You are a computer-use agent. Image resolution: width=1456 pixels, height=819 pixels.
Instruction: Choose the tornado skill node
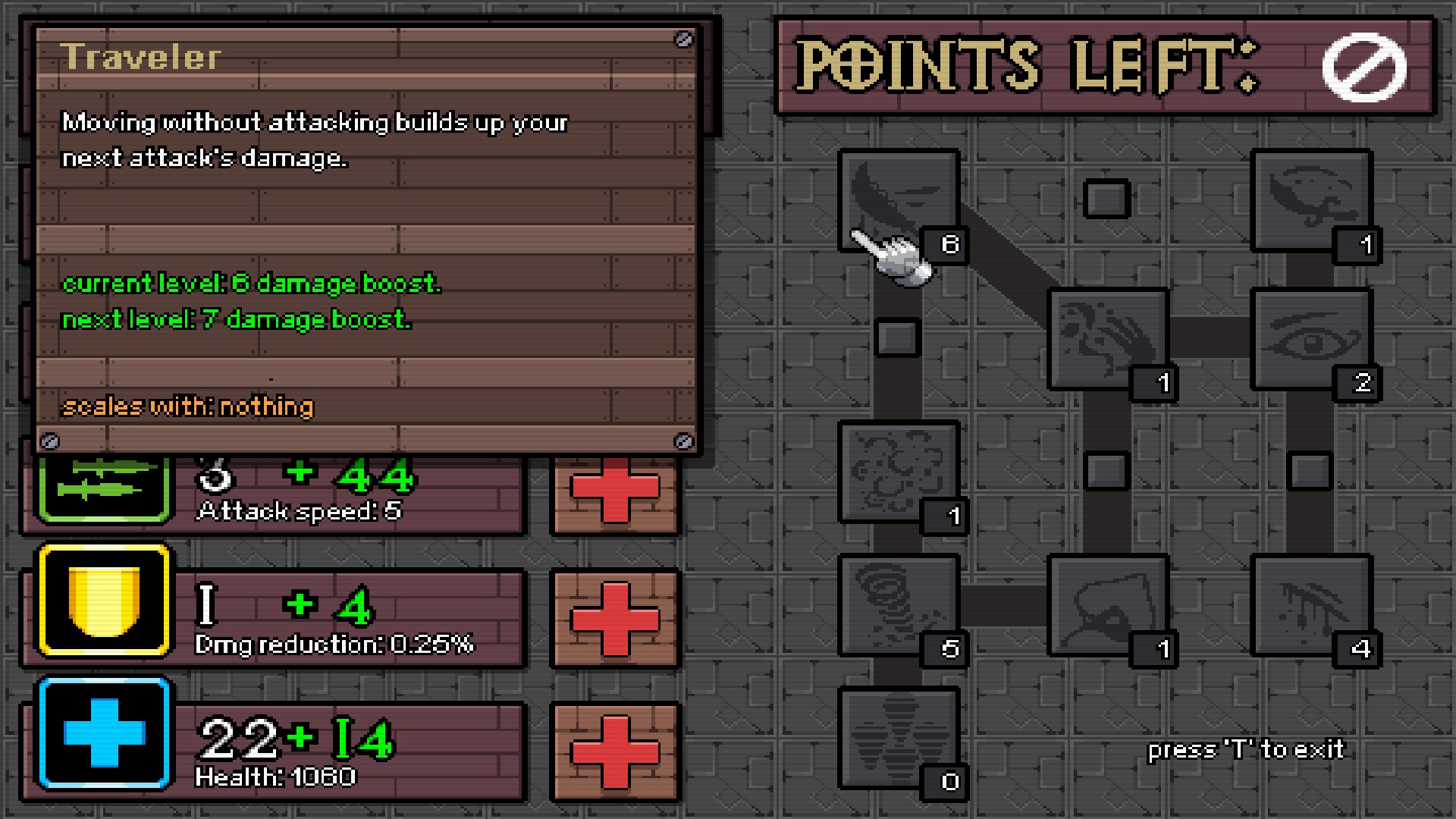[899, 605]
